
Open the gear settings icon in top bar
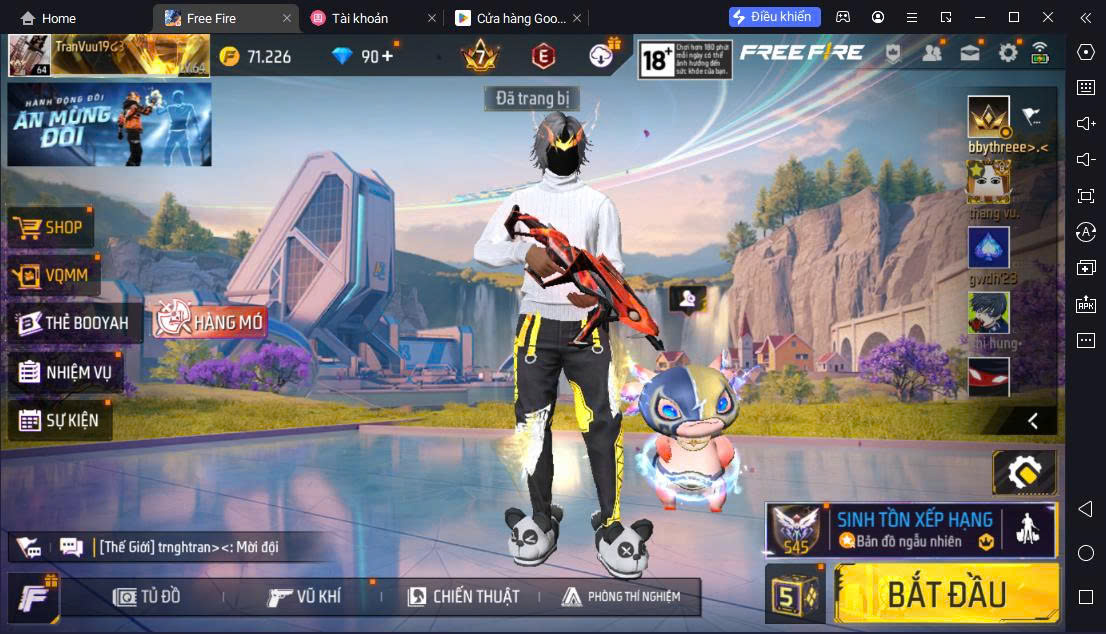coord(1008,53)
